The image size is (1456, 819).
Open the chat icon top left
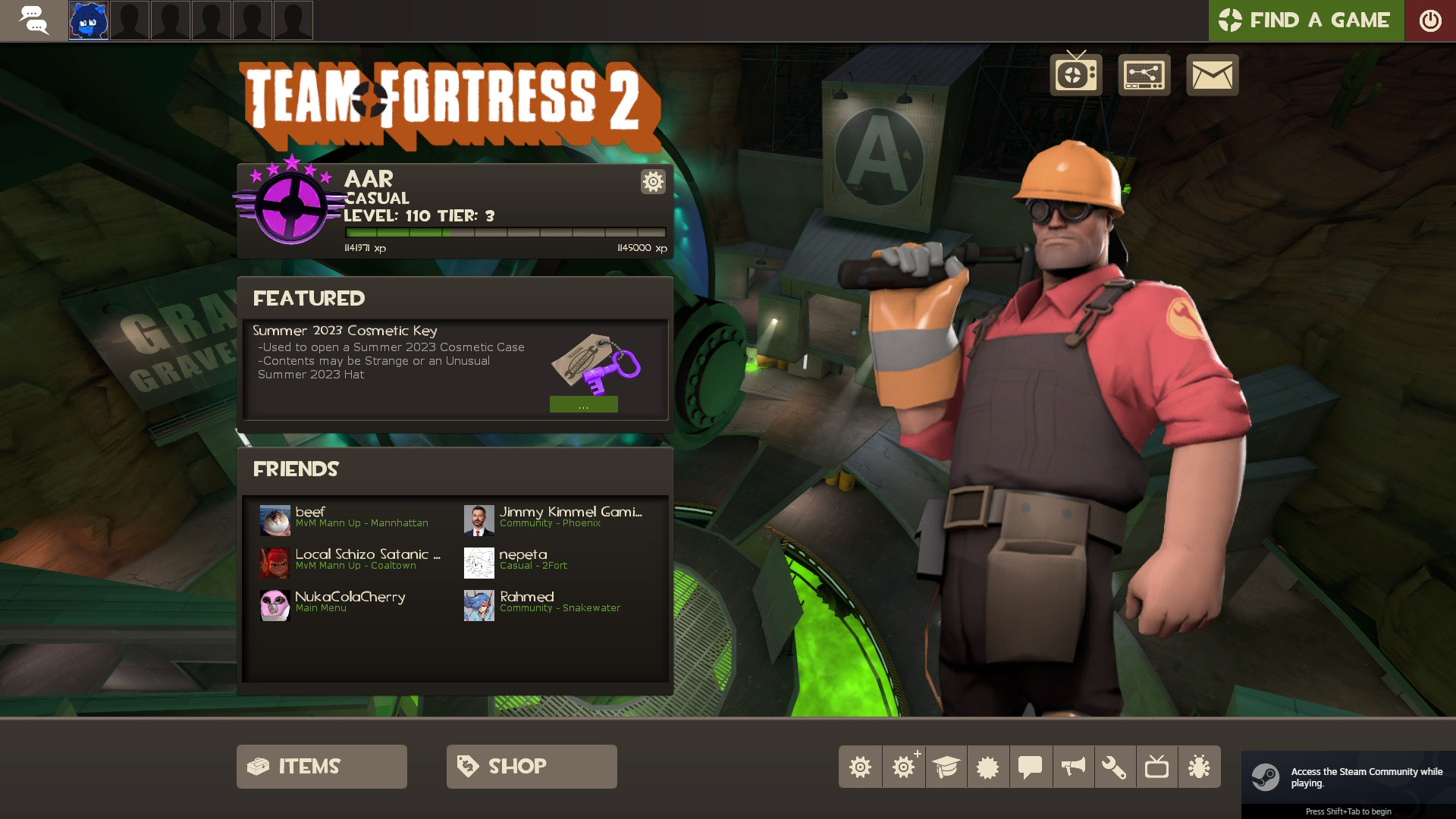coord(35,20)
